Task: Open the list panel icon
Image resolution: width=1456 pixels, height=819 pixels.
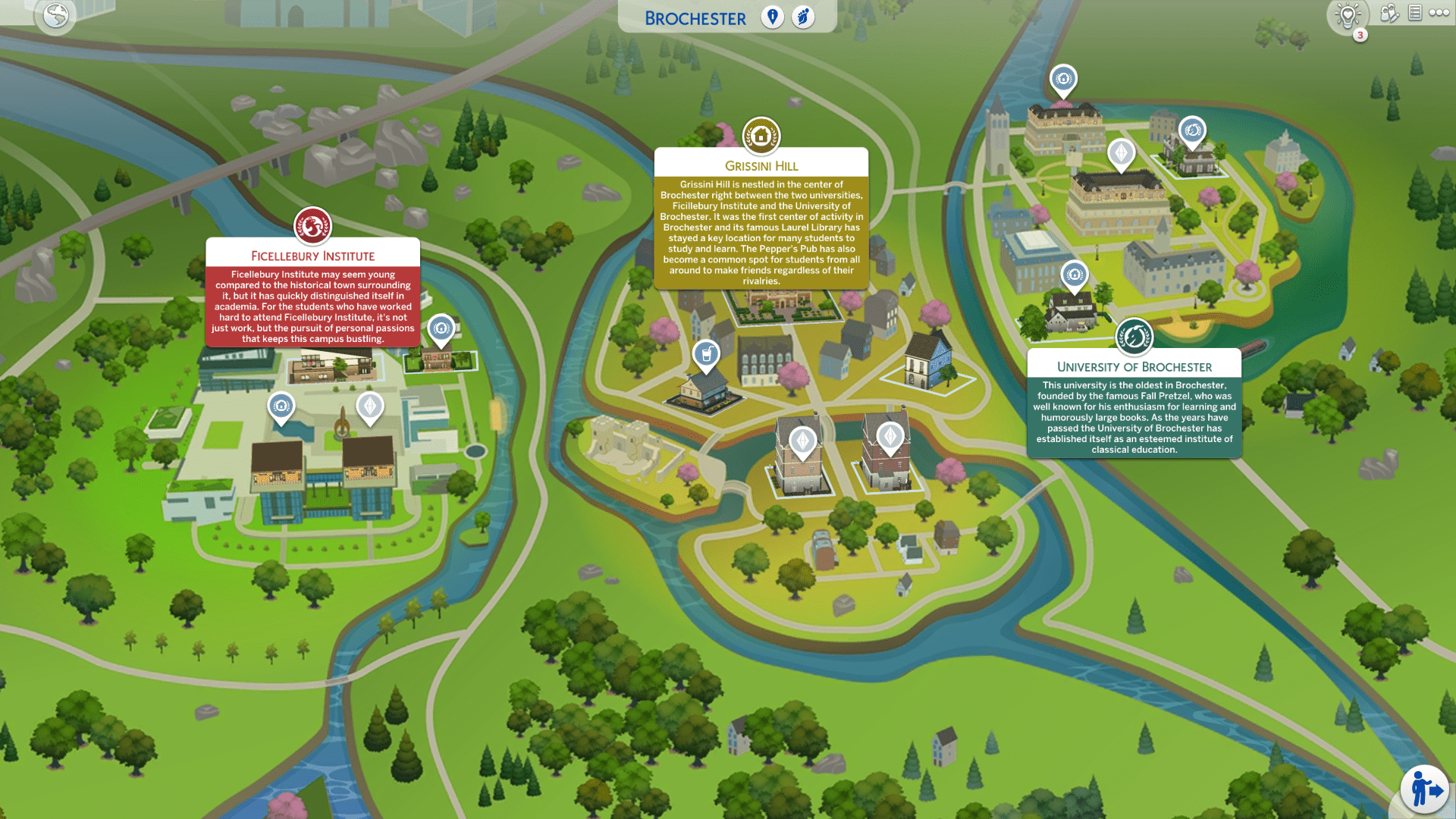Action: [x=1415, y=13]
